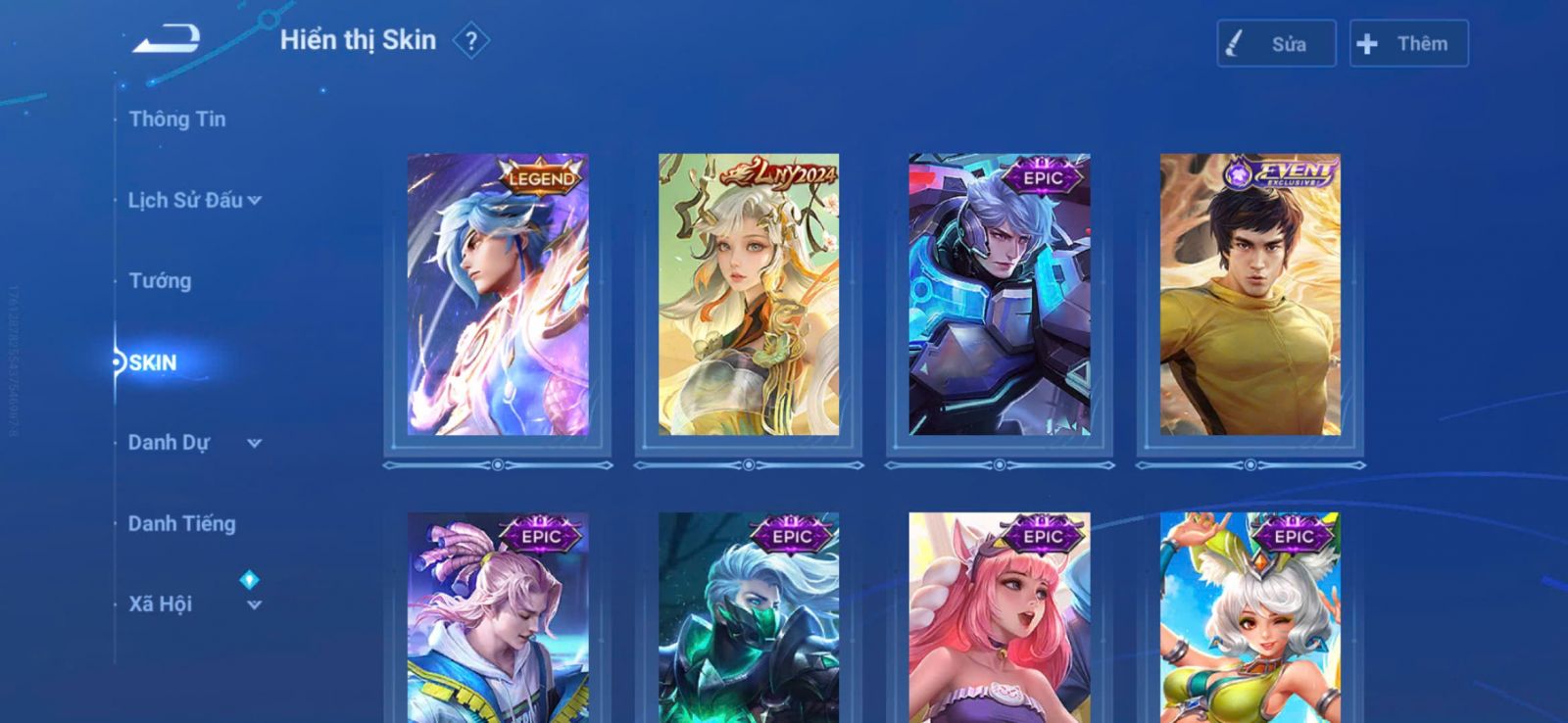This screenshot has width=1568, height=723.
Task: Select the EPIC green masked assassin skin
Action: [749, 617]
